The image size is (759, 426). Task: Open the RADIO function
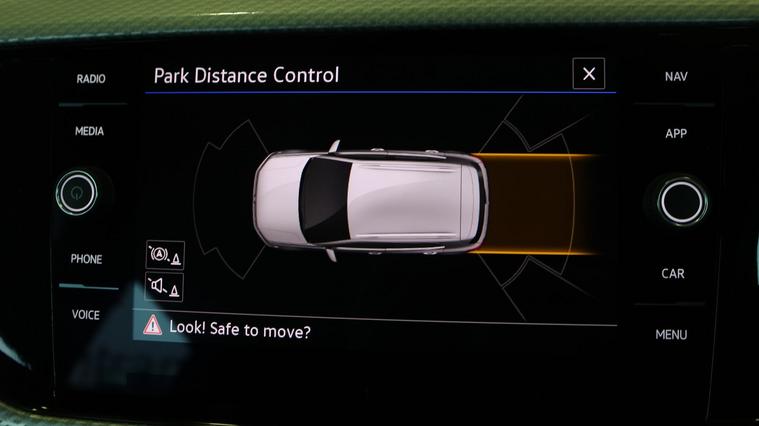pyautogui.click(x=91, y=79)
